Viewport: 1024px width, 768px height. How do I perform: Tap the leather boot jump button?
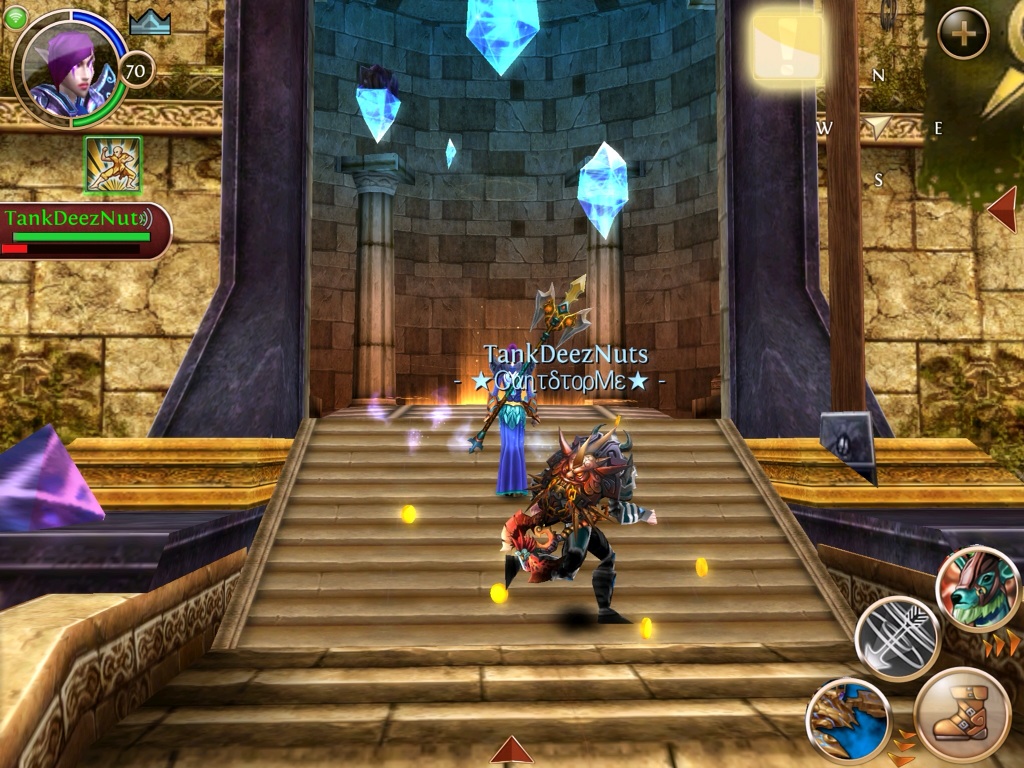961,715
